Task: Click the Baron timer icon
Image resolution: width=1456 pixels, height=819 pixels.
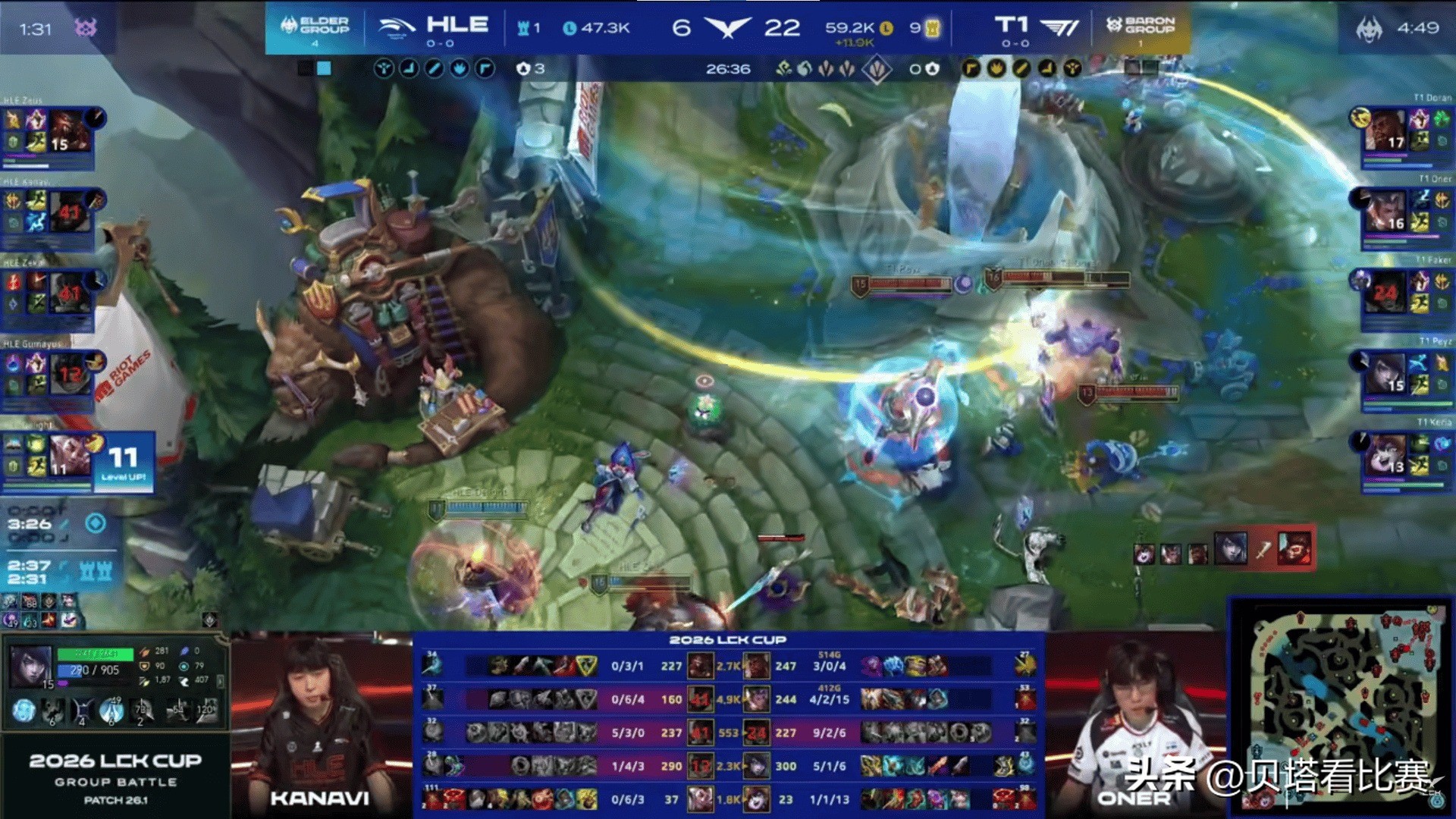Action: pos(1370,29)
